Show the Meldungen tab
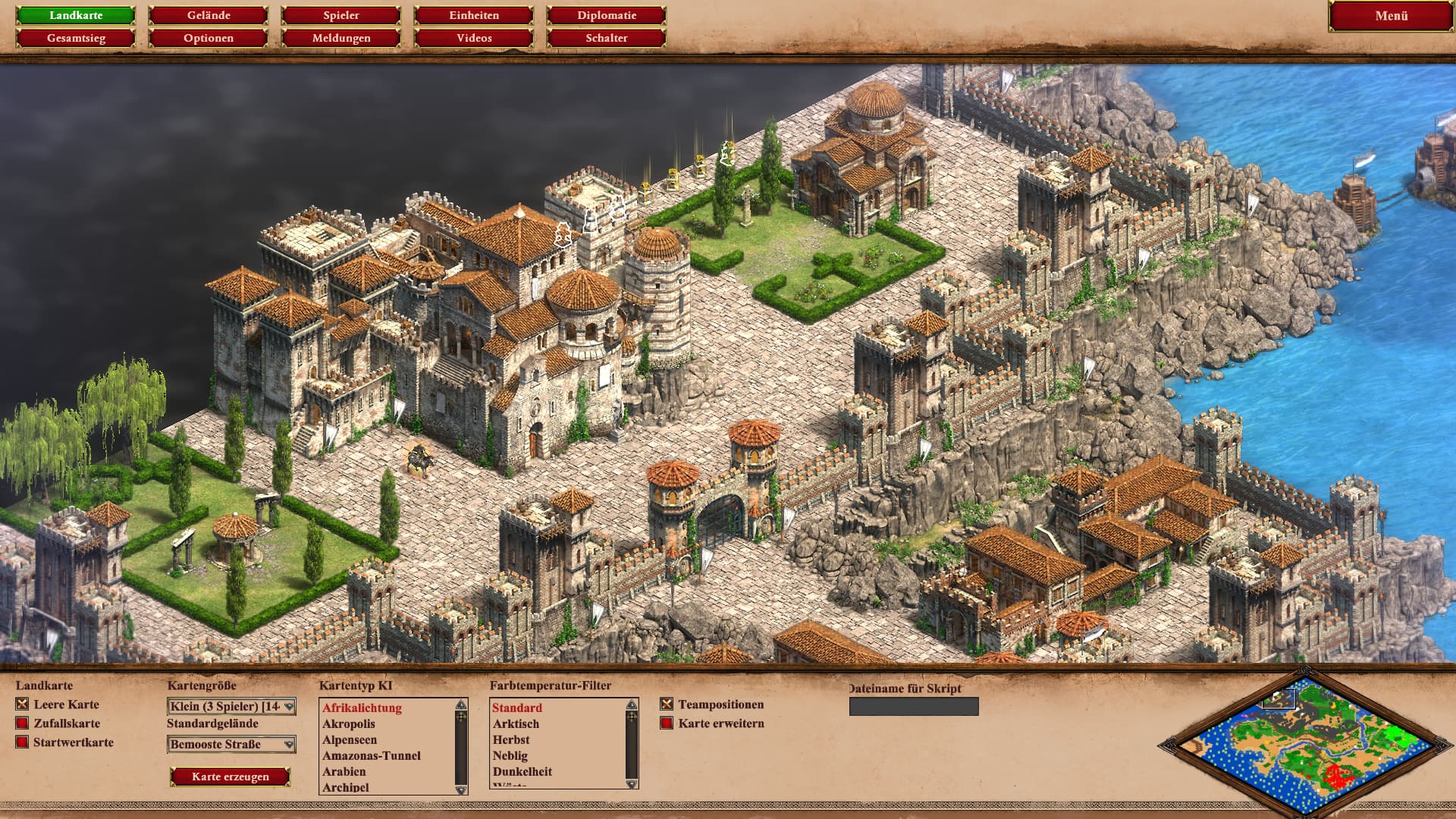Image resolution: width=1456 pixels, height=819 pixels. coord(341,38)
